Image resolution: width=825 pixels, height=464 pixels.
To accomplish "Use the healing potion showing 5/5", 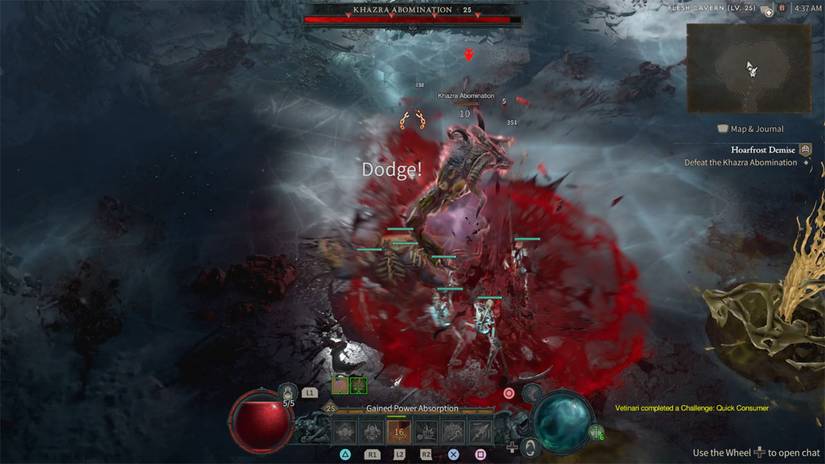I will coord(288,394).
